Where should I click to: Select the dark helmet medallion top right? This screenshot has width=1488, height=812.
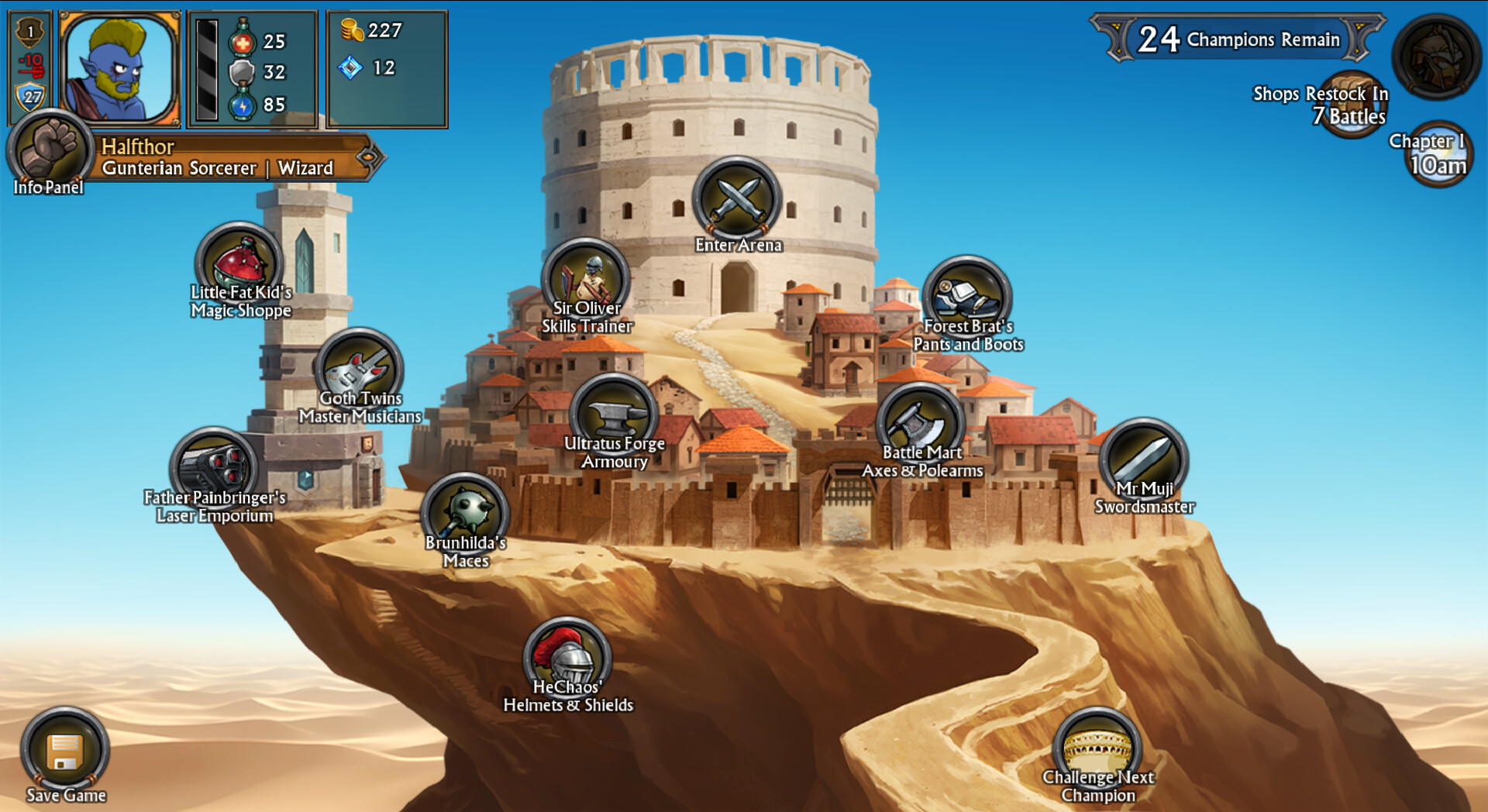click(x=1438, y=54)
